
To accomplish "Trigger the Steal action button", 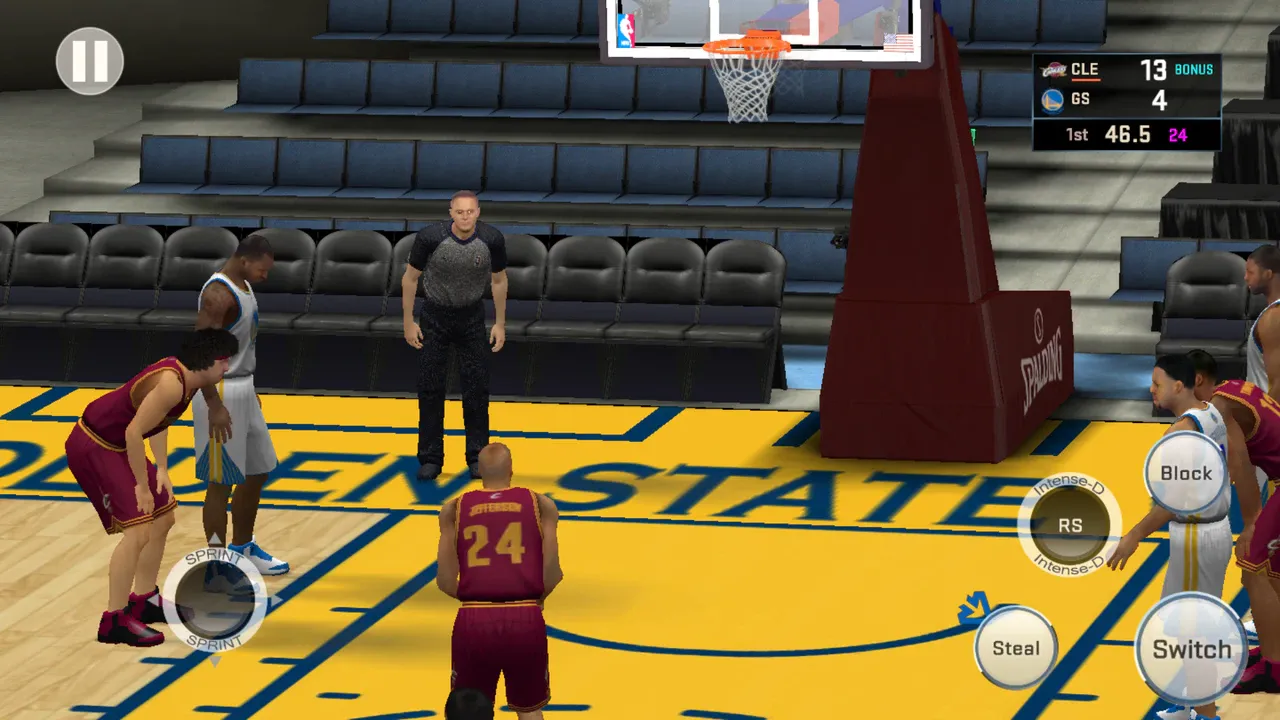I will click(1016, 647).
